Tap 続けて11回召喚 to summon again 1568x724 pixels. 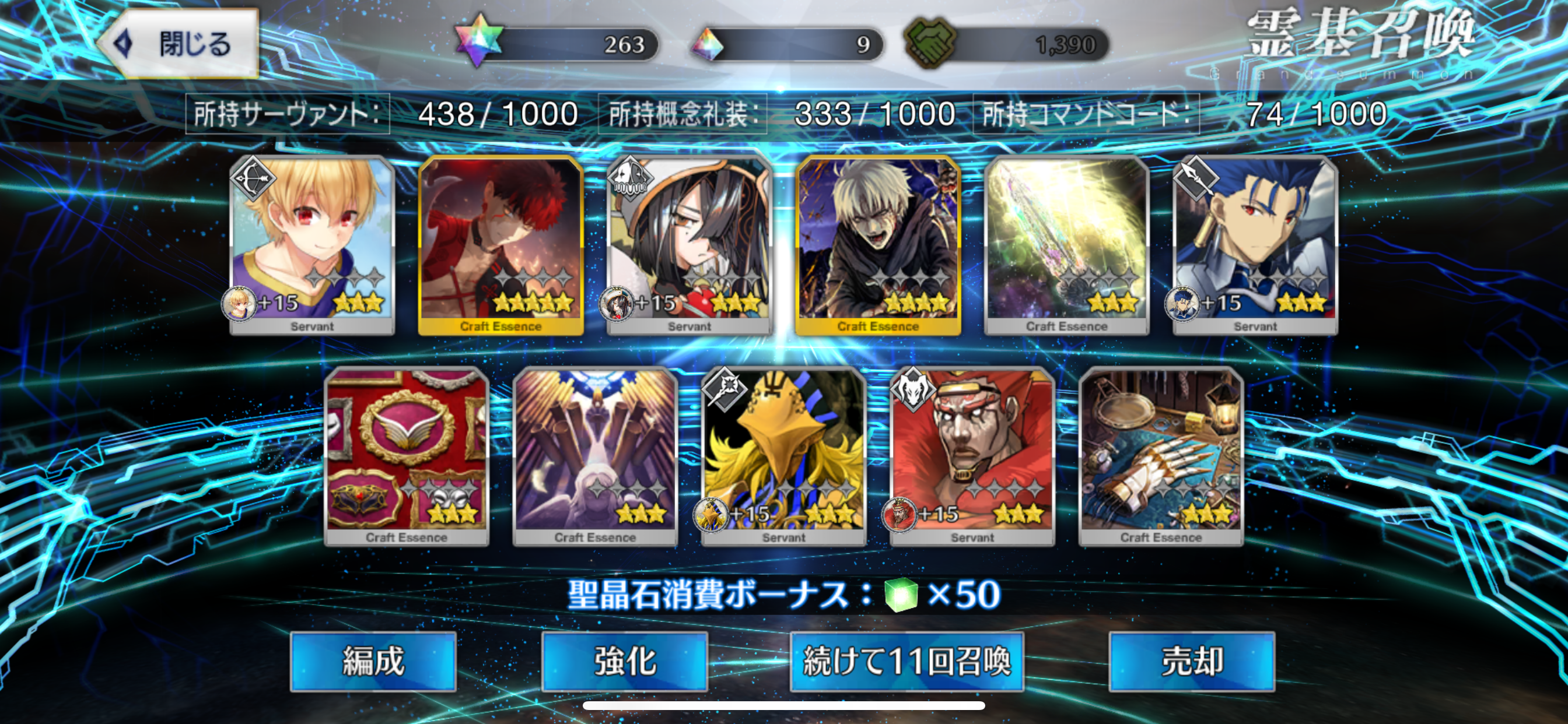click(907, 660)
